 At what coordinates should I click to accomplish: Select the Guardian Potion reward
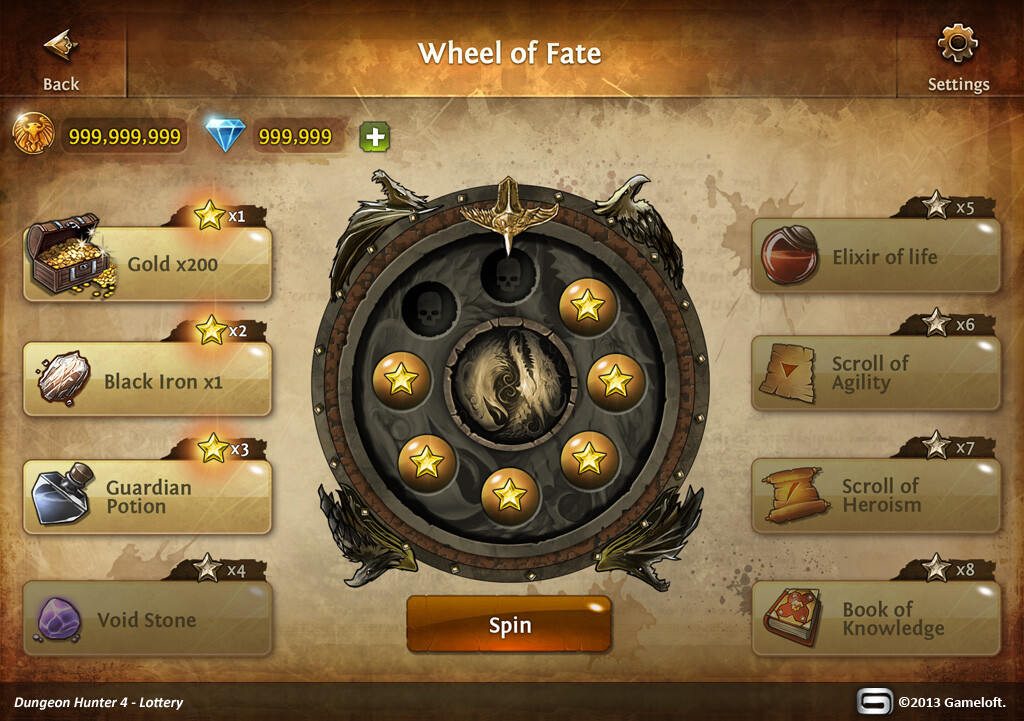[x=148, y=497]
